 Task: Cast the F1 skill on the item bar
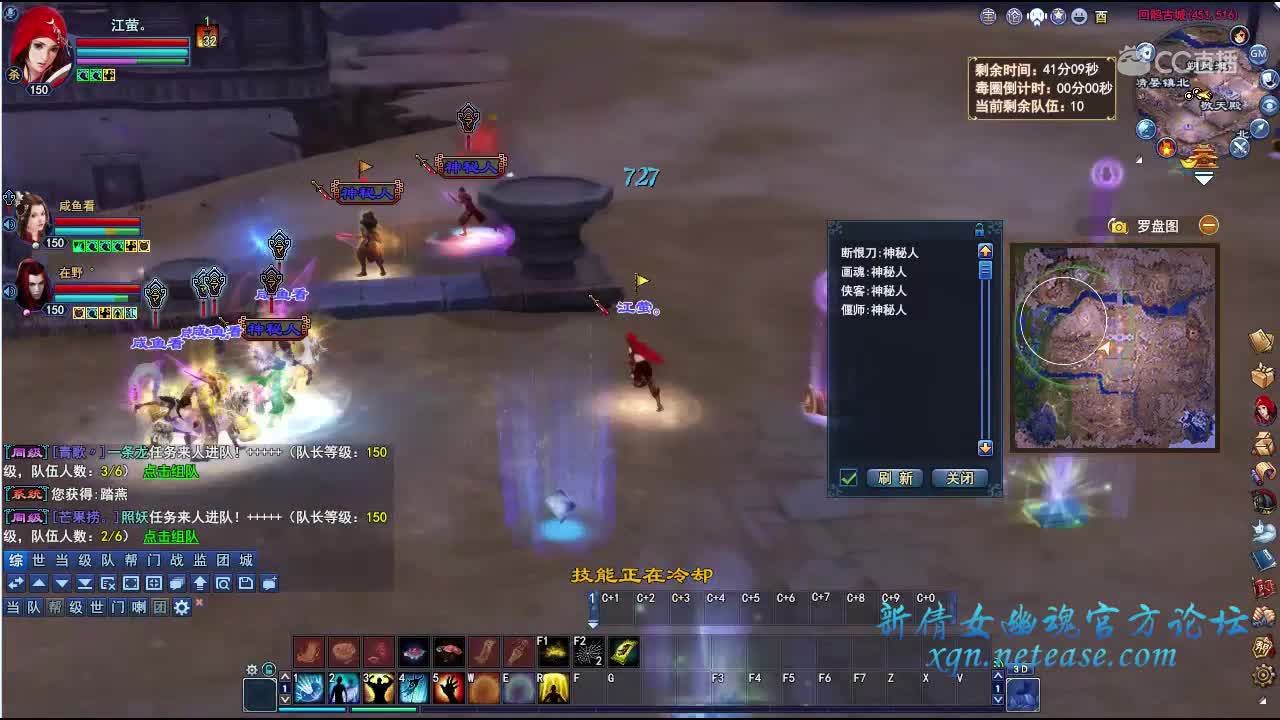(553, 650)
